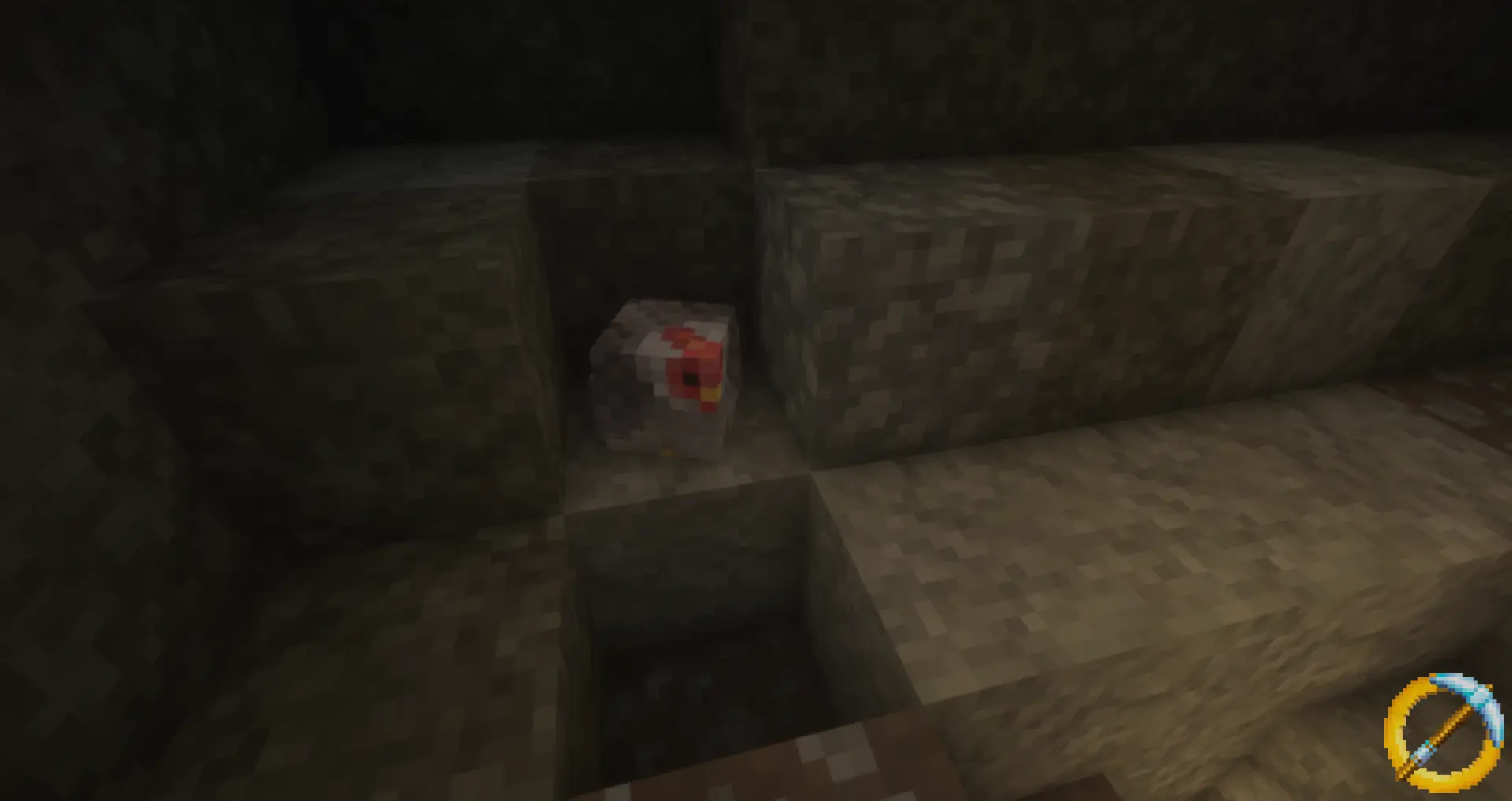This screenshot has height=801, width=1512.
Task: Click the chicken's red wattle
Action: (707, 408)
